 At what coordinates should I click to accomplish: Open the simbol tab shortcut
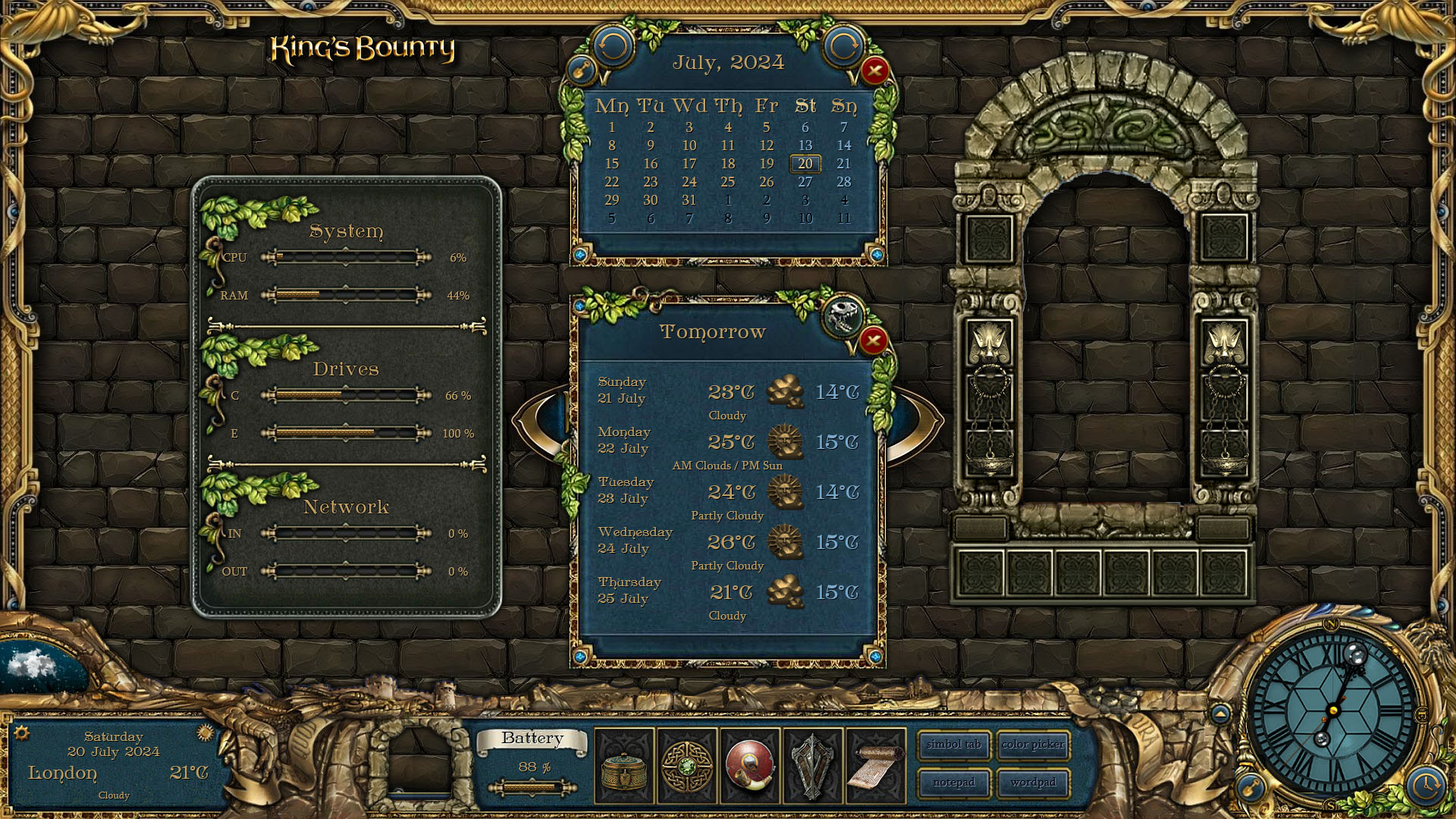click(953, 745)
